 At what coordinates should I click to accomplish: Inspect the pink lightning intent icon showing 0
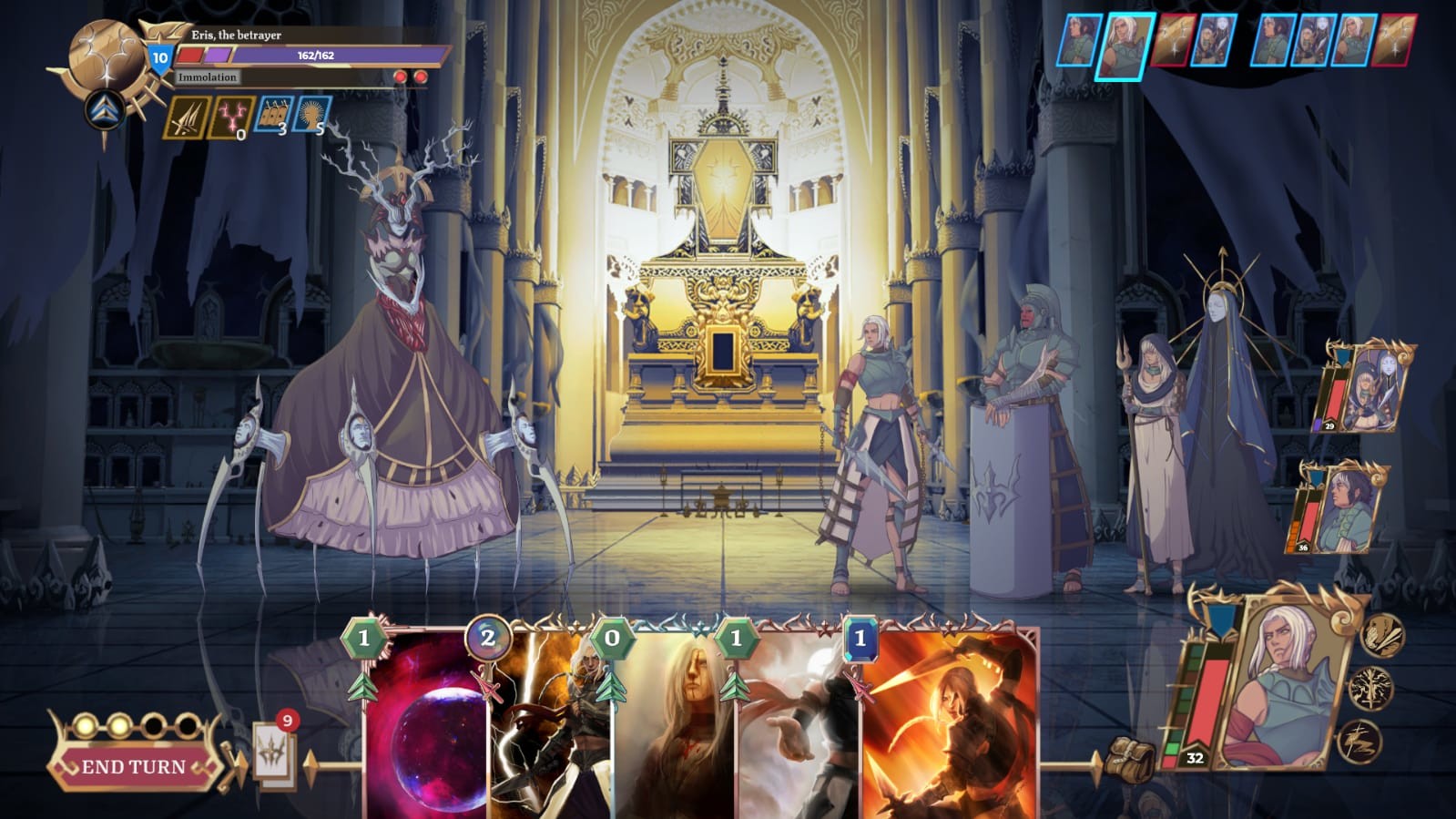click(231, 117)
